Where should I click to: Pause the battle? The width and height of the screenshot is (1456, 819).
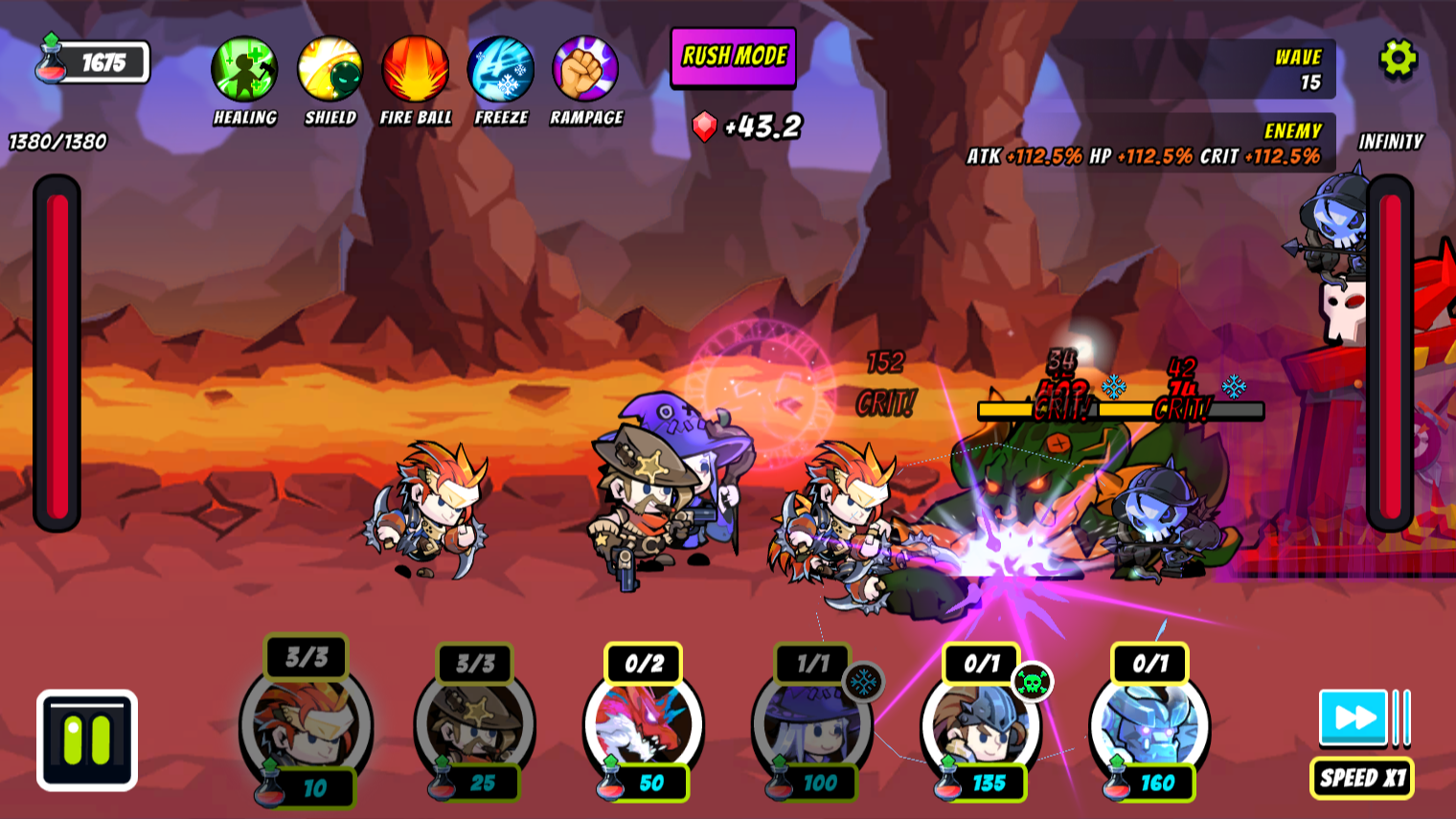[87, 740]
